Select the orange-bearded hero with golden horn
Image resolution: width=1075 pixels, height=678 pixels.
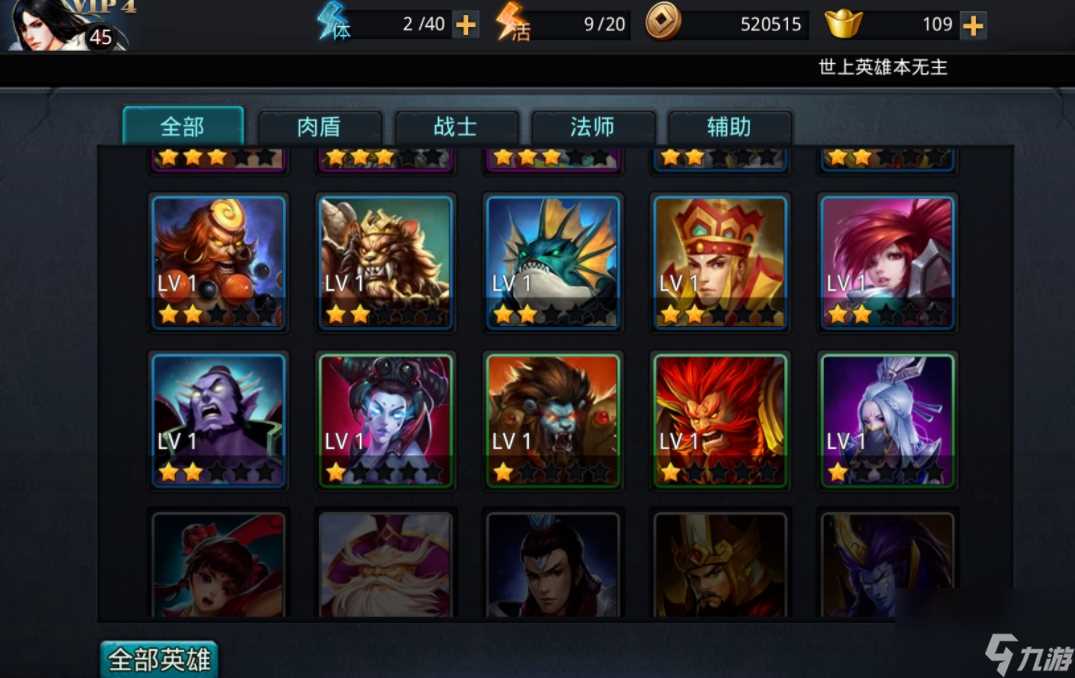(219, 261)
